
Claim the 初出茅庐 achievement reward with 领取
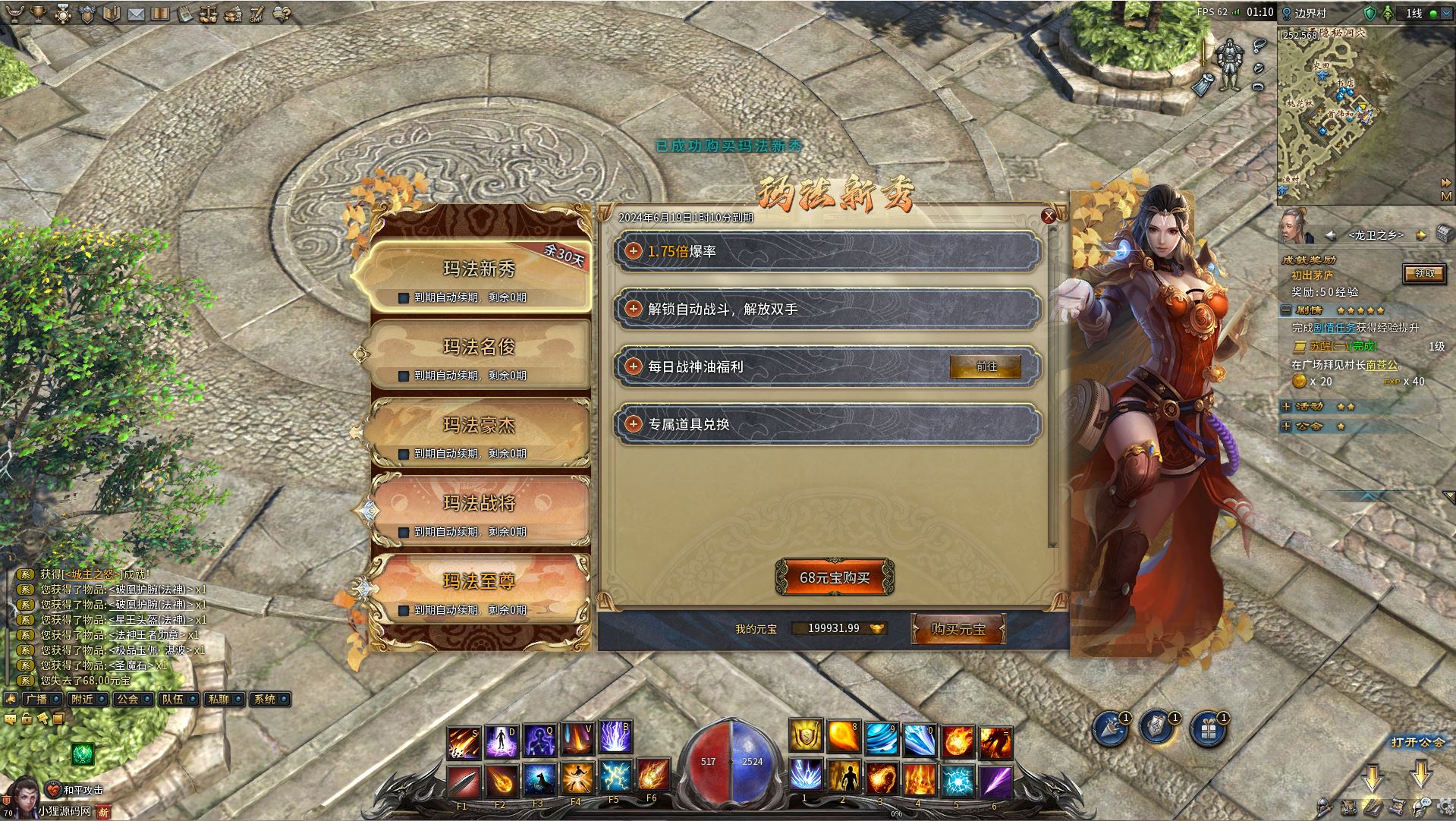tap(1424, 274)
